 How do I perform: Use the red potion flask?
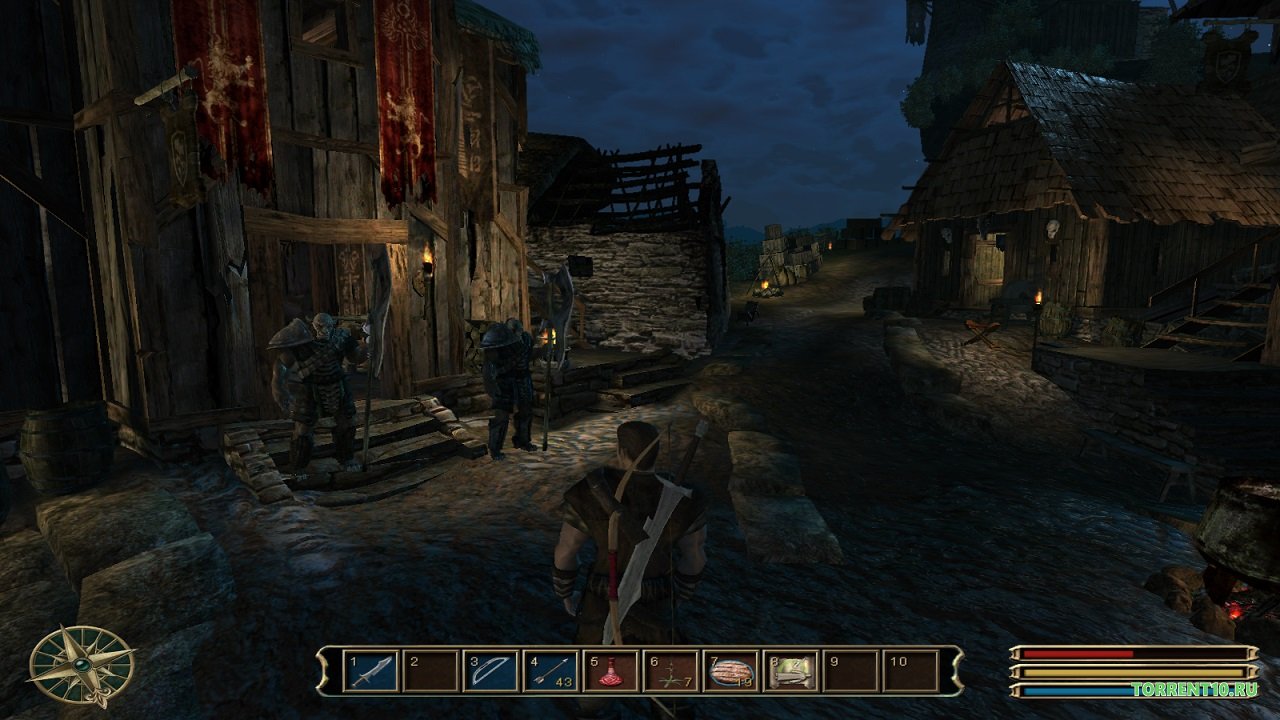coord(611,671)
